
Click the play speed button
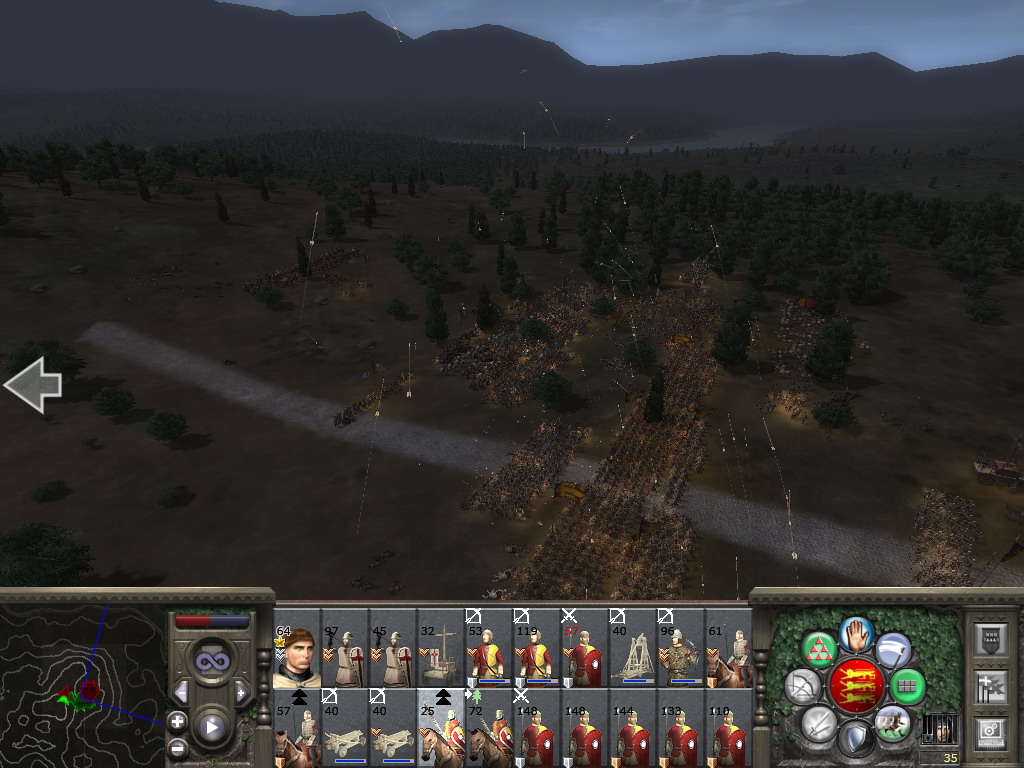(211, 727)
